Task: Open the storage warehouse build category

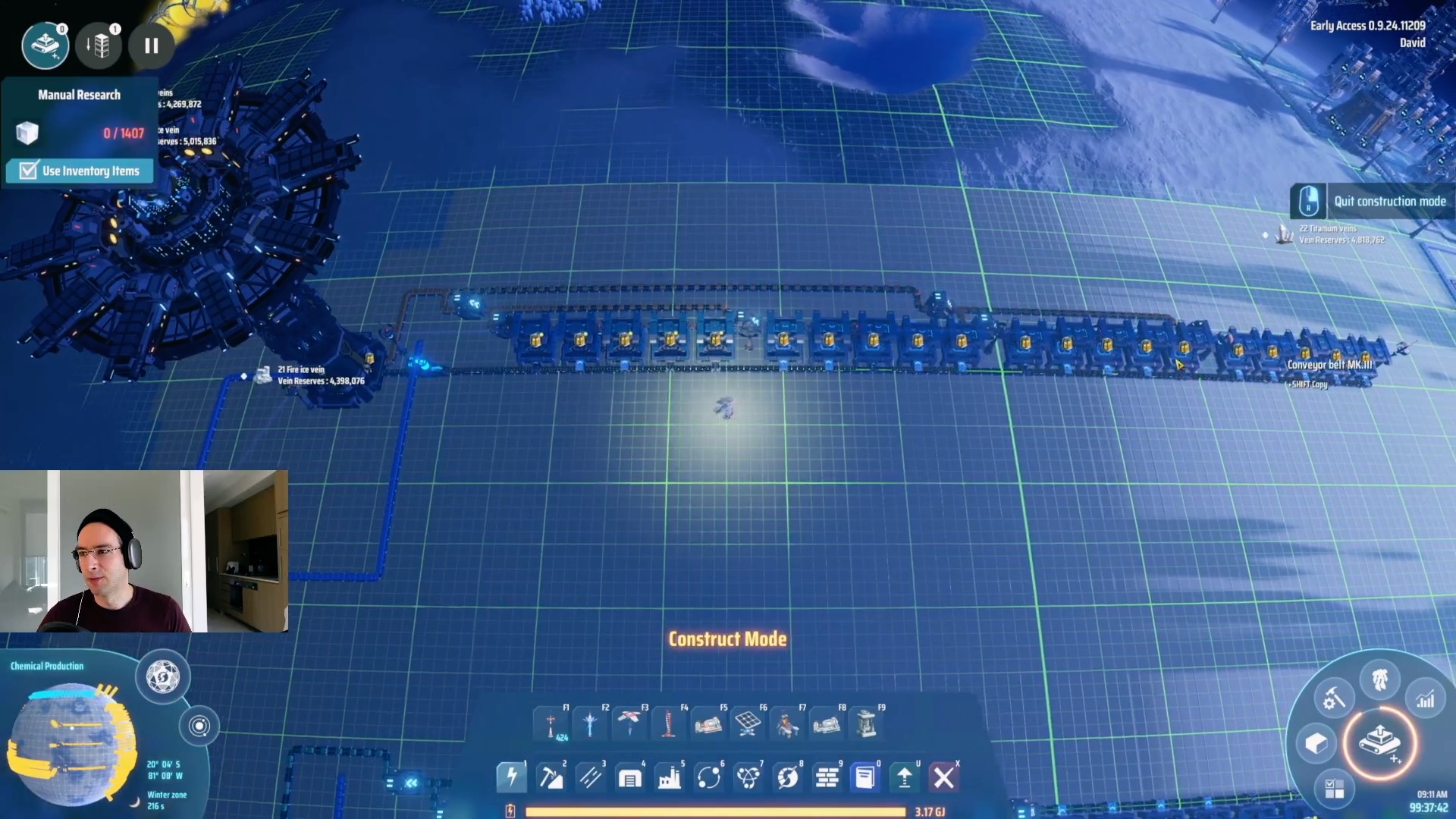Action: pyautogui.click(x=629, y=777)
